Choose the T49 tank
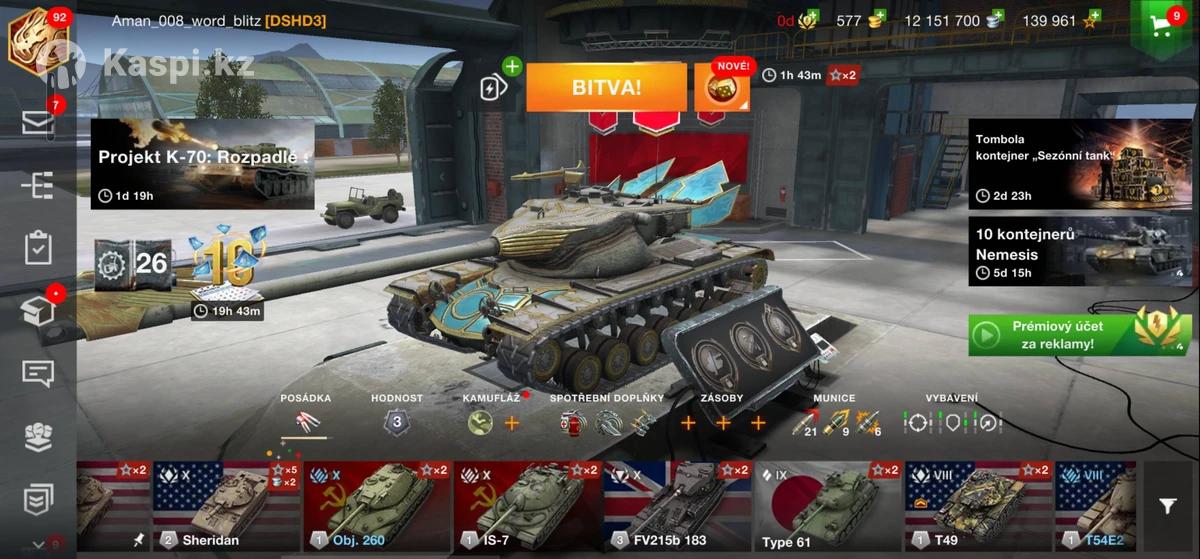 click(x=977, y=507)
